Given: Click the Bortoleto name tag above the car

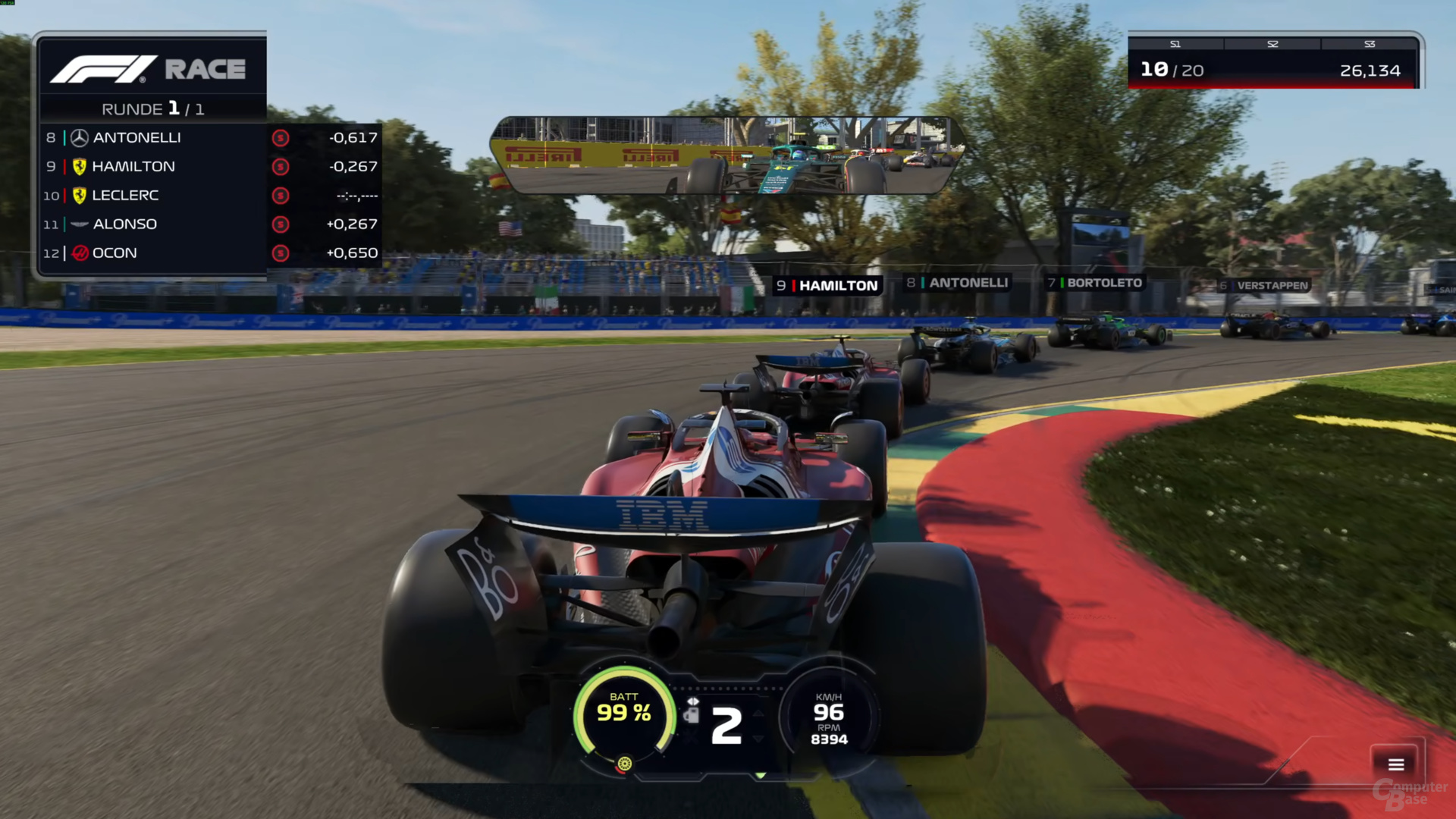Looking at the screenshot, I should (1095, 283).
